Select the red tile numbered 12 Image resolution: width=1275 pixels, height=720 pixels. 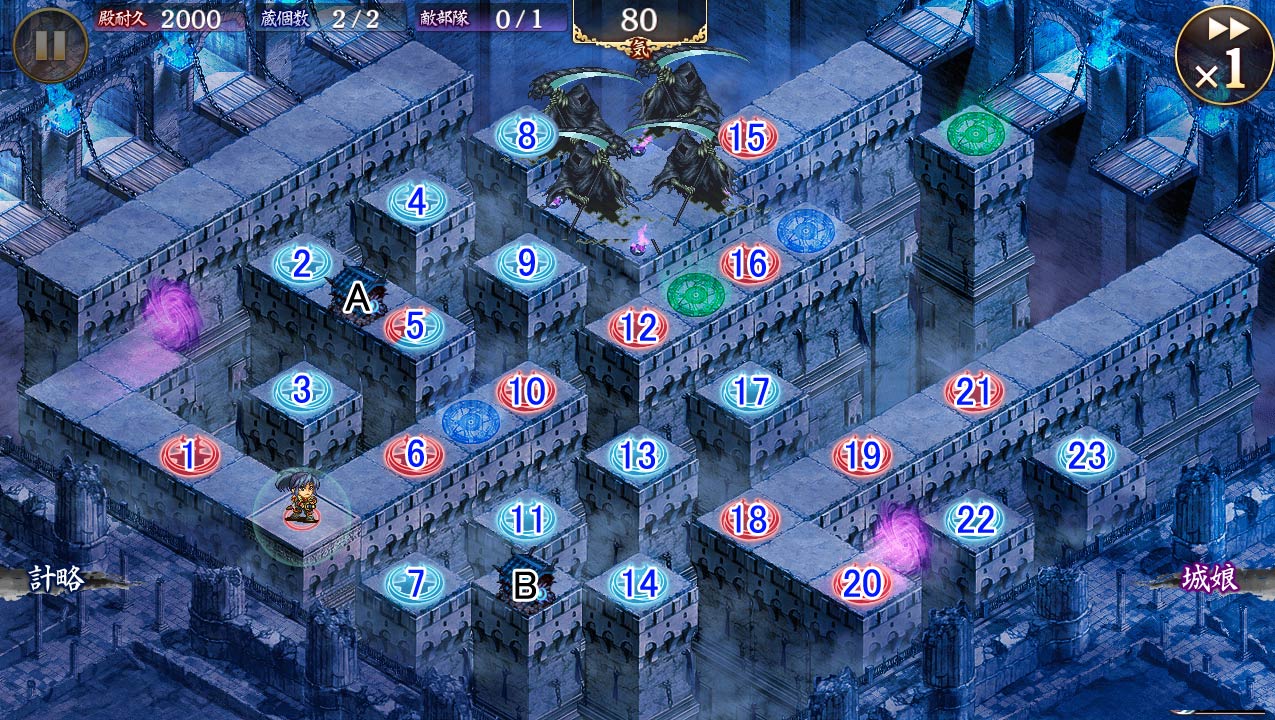(638, 327)
